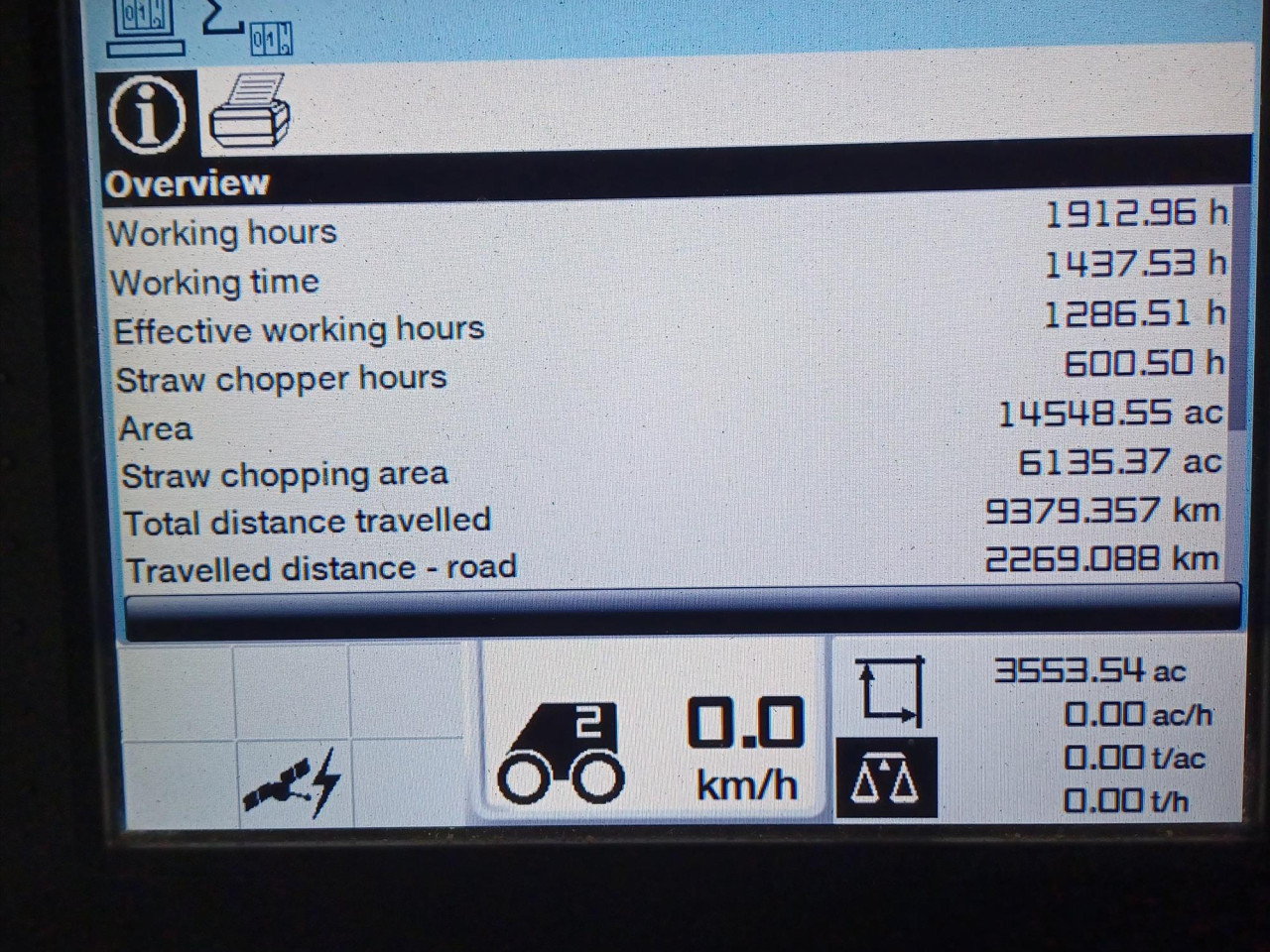1270x952 pixels.
Task: Expand the Area counter details
Action: tap(156, 427)
